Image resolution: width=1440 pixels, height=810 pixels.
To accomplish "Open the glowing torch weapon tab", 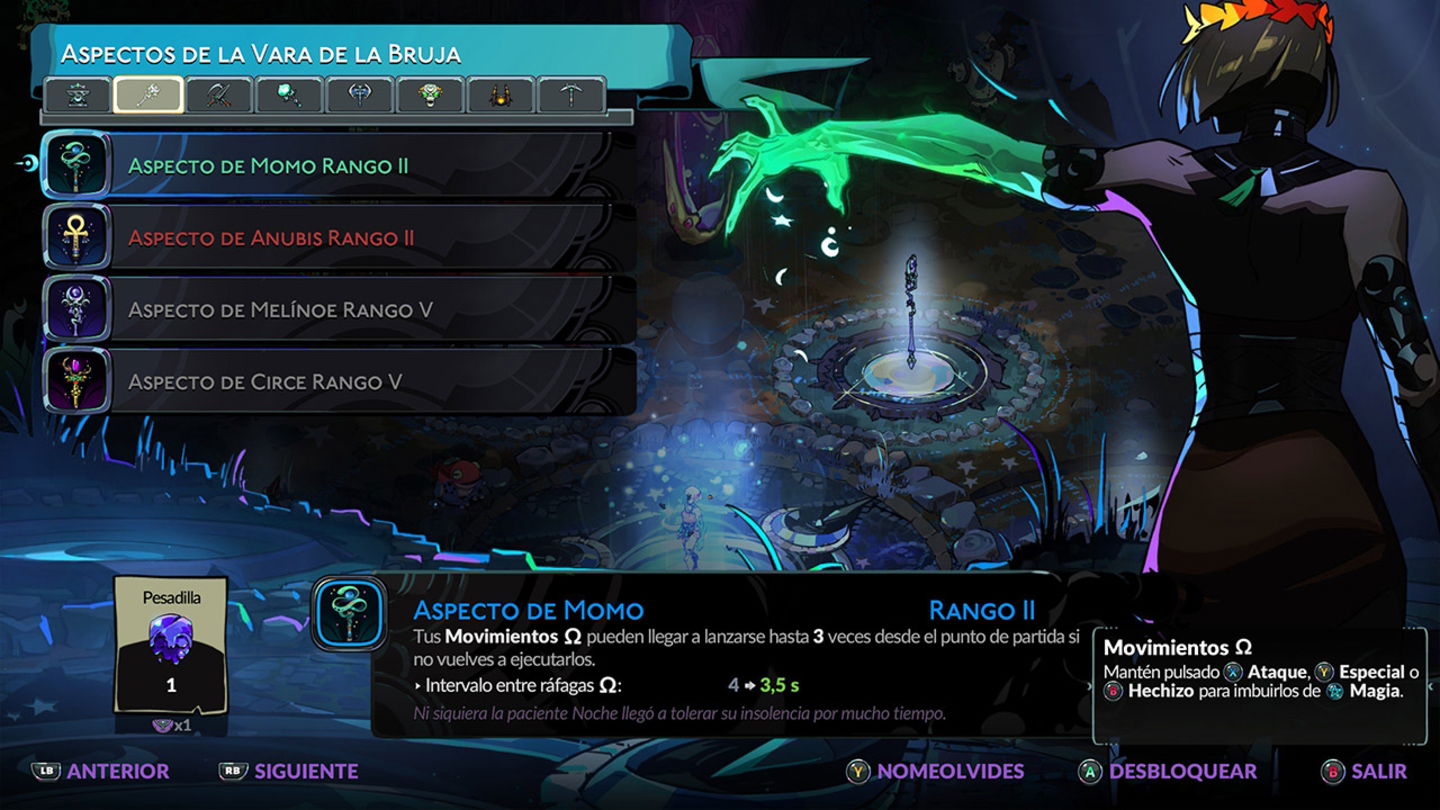I will (290, 94).
